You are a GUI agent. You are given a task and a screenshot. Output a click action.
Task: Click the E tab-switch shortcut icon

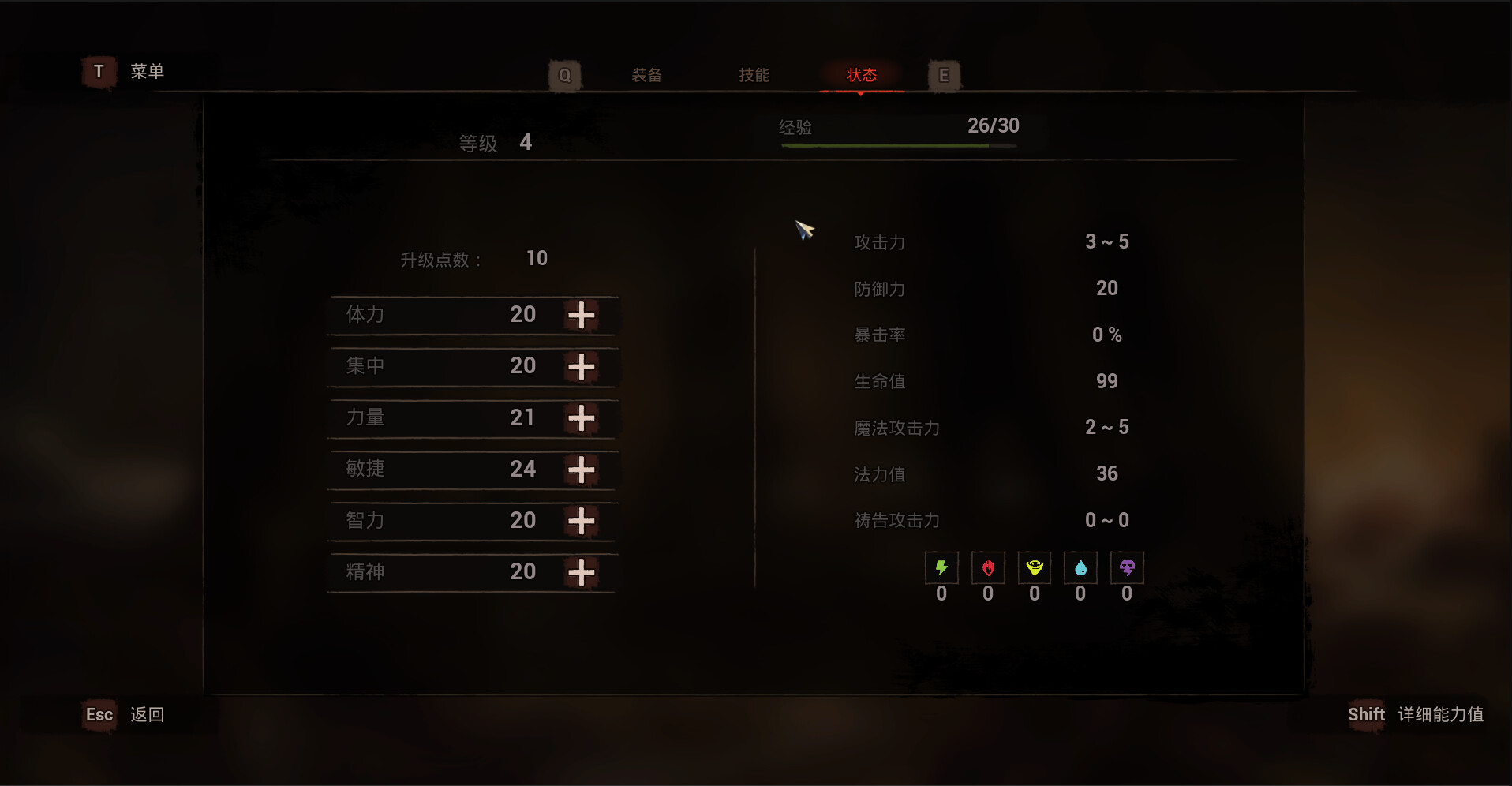[944, 75]
